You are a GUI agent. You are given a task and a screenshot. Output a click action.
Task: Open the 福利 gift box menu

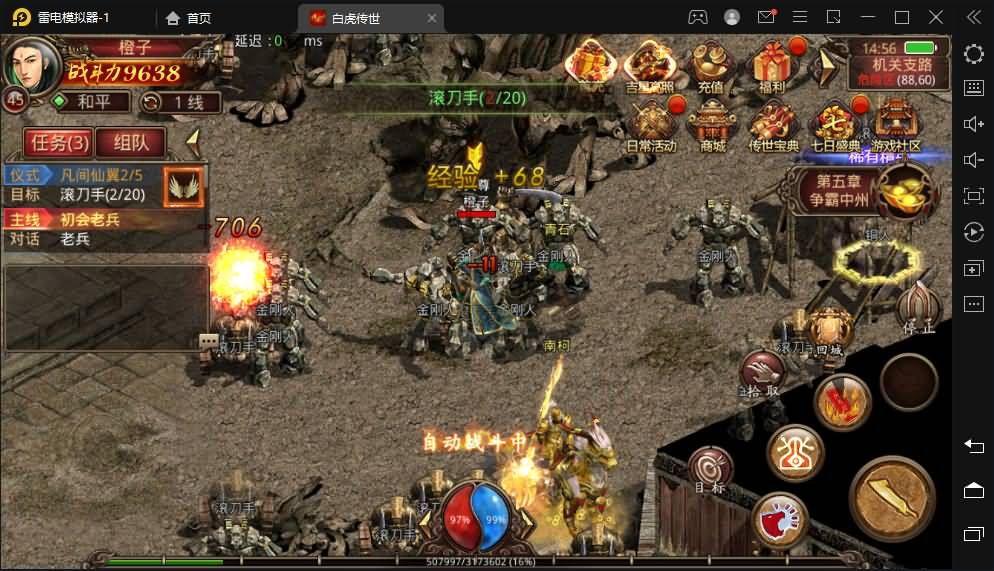[x=771, y=66]
